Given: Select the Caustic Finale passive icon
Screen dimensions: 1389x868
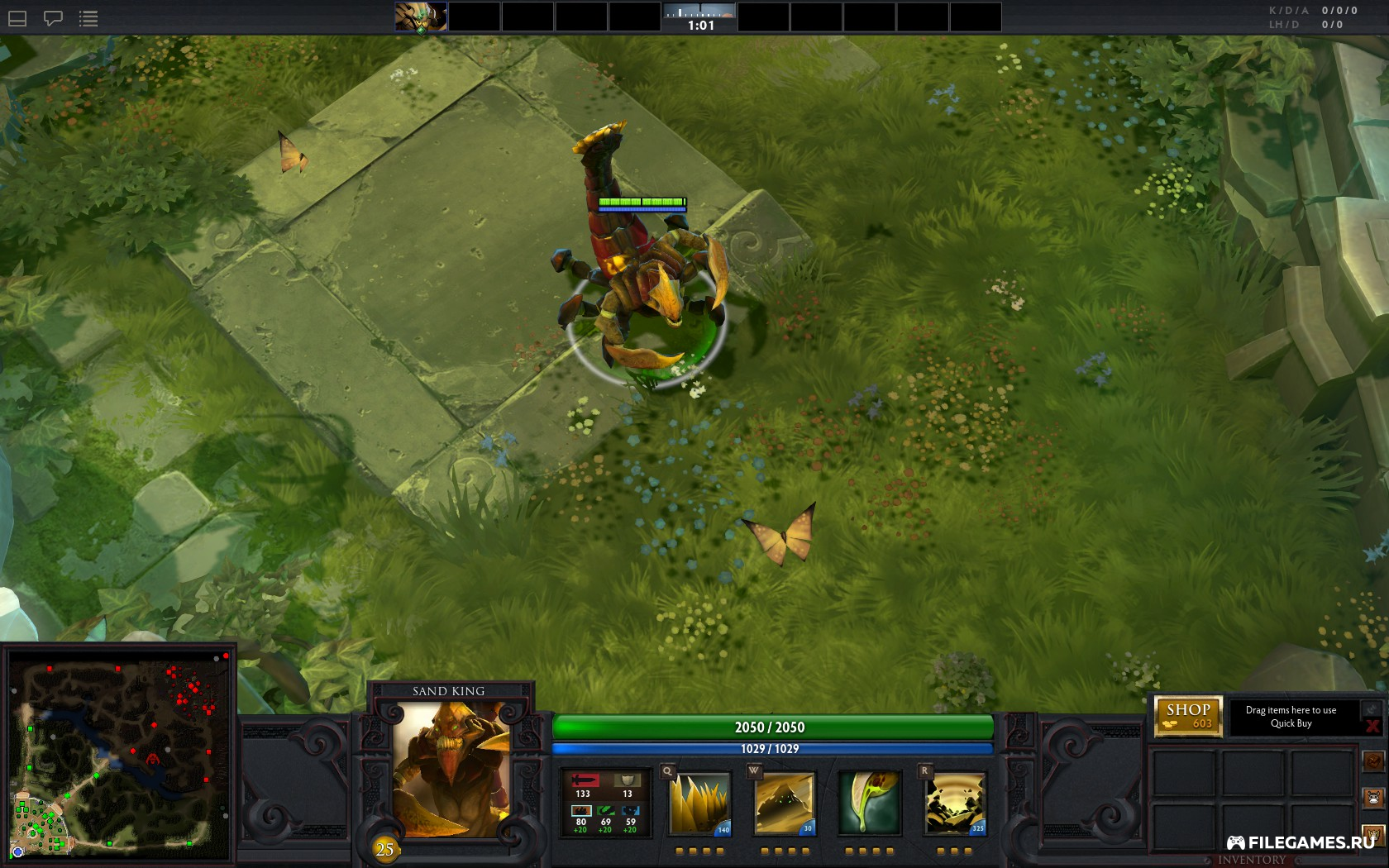Looking at the screenshot, I should [869, 803].
